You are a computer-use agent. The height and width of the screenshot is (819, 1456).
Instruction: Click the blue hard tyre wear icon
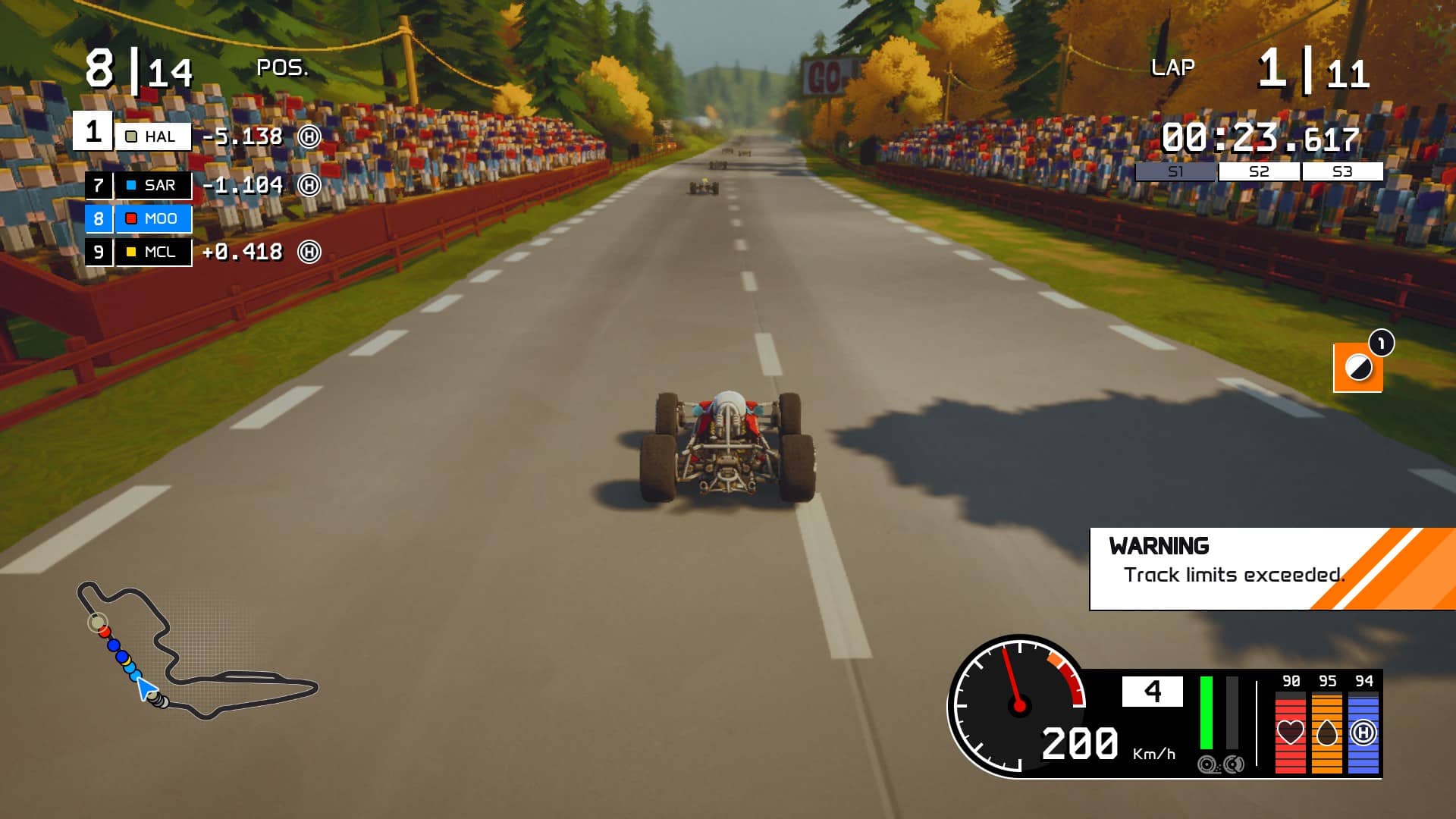point(1363,733)
